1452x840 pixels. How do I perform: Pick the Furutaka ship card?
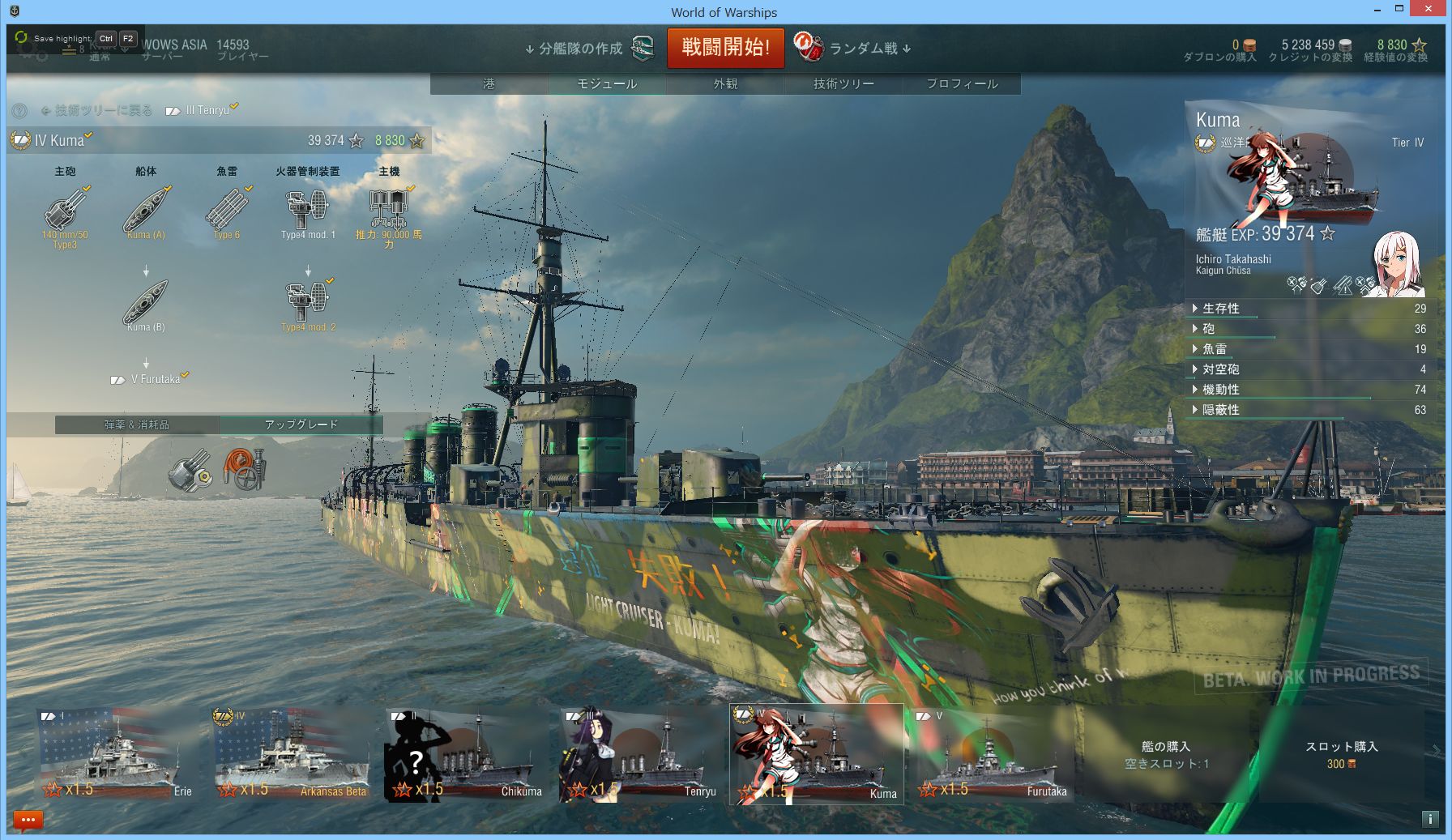pyautogui.click(x=992, y=753)
